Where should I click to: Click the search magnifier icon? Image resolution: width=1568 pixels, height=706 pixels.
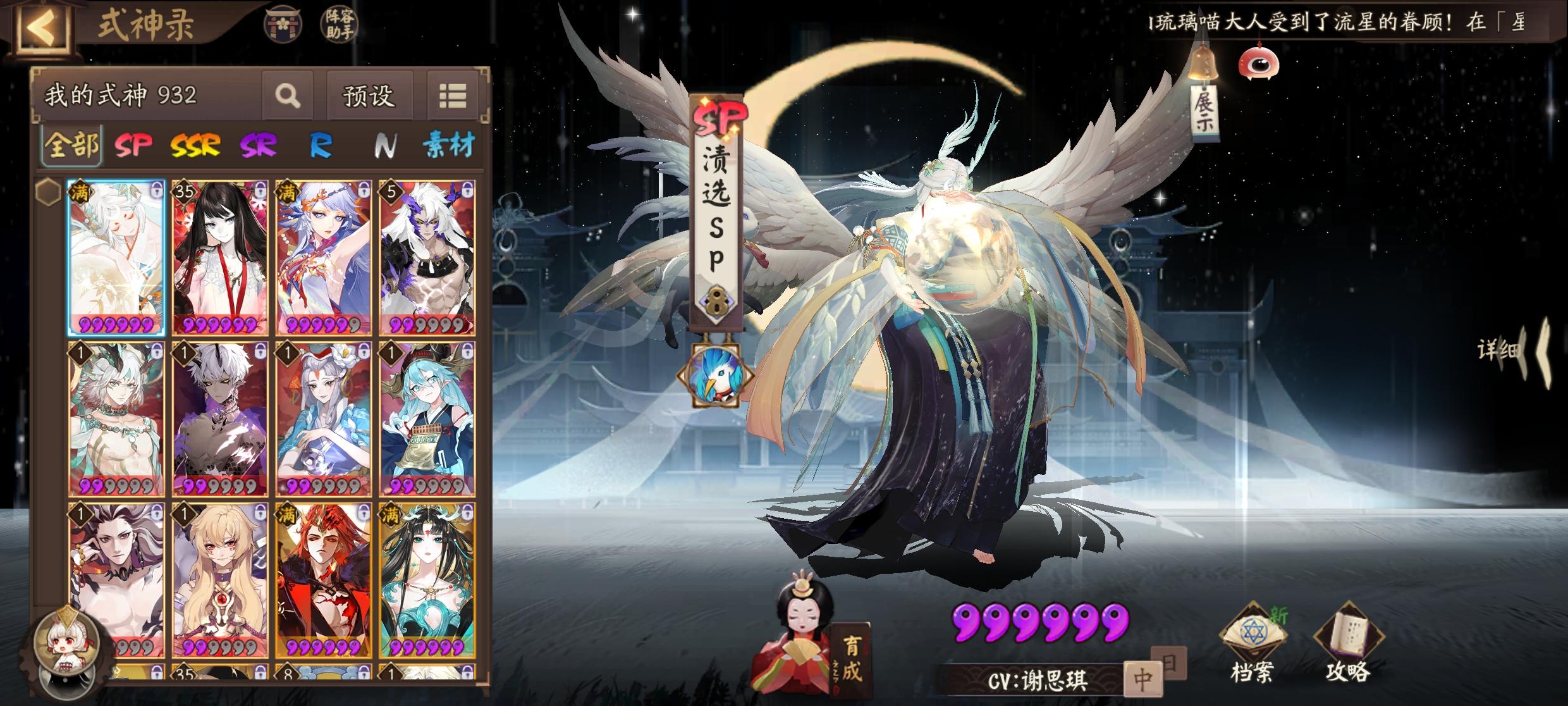coord(289,96)
